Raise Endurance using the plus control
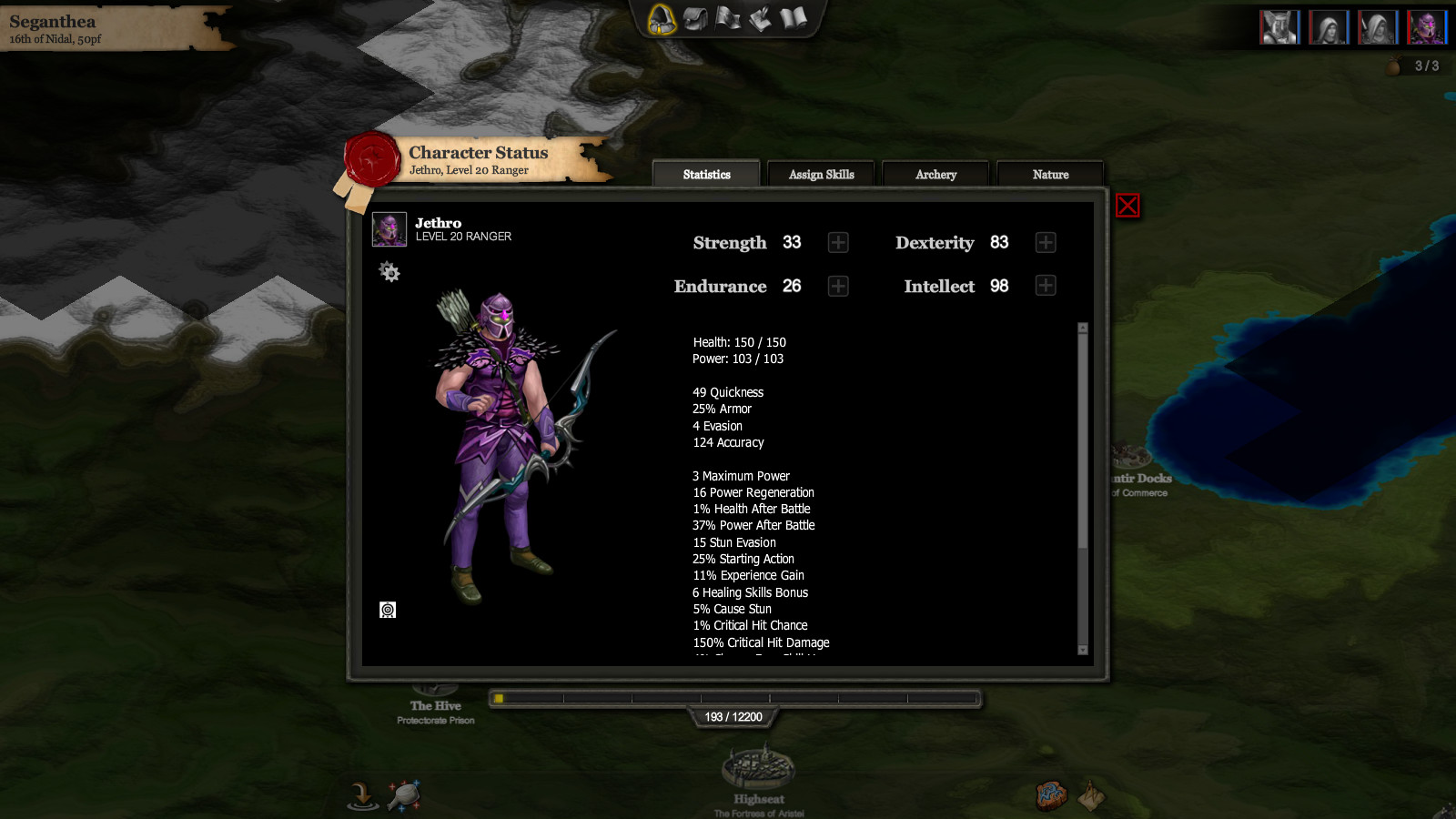 (837, 285)
